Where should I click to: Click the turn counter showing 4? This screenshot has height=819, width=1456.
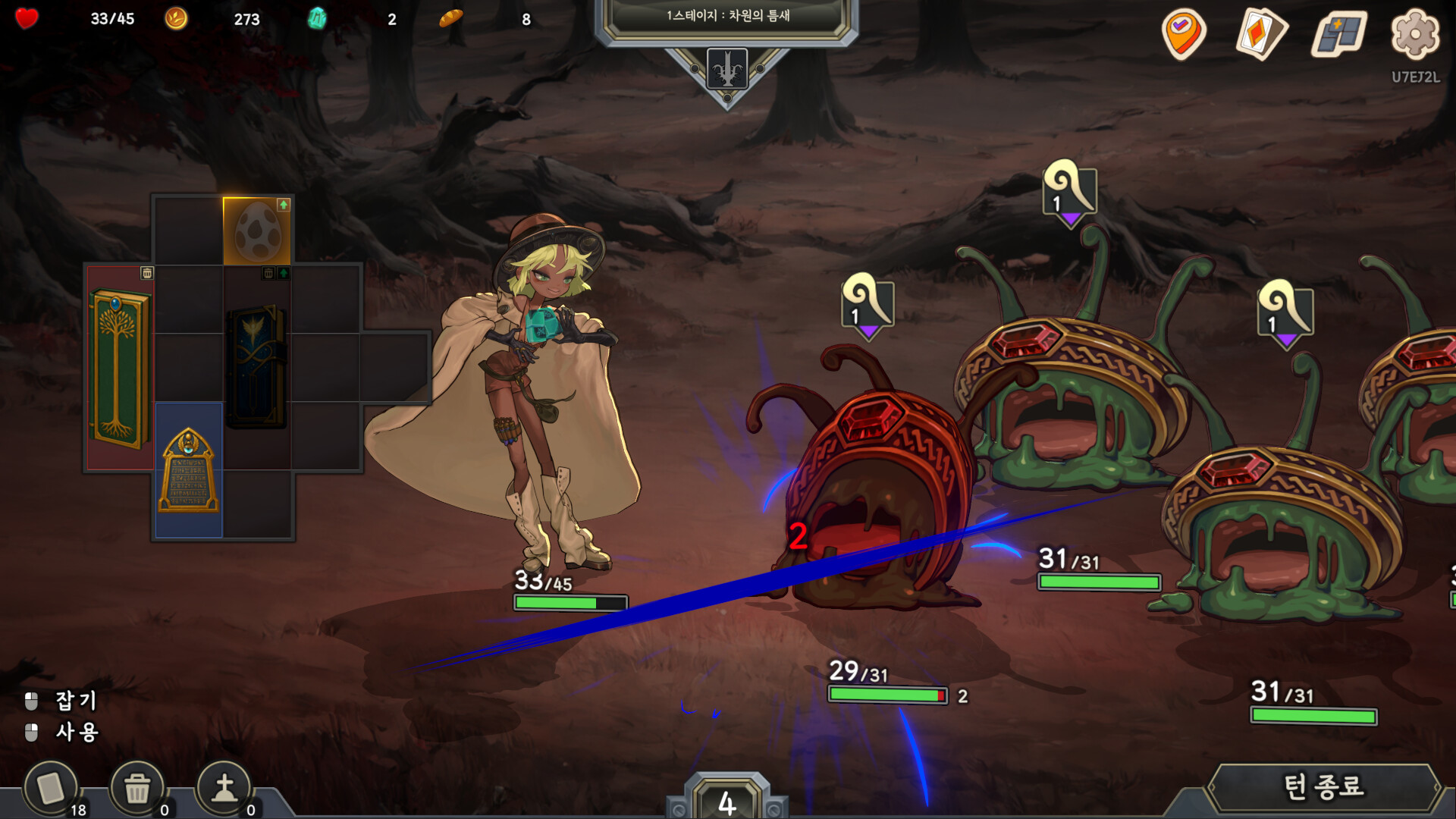pyautogui.click(x=726, y=802)
